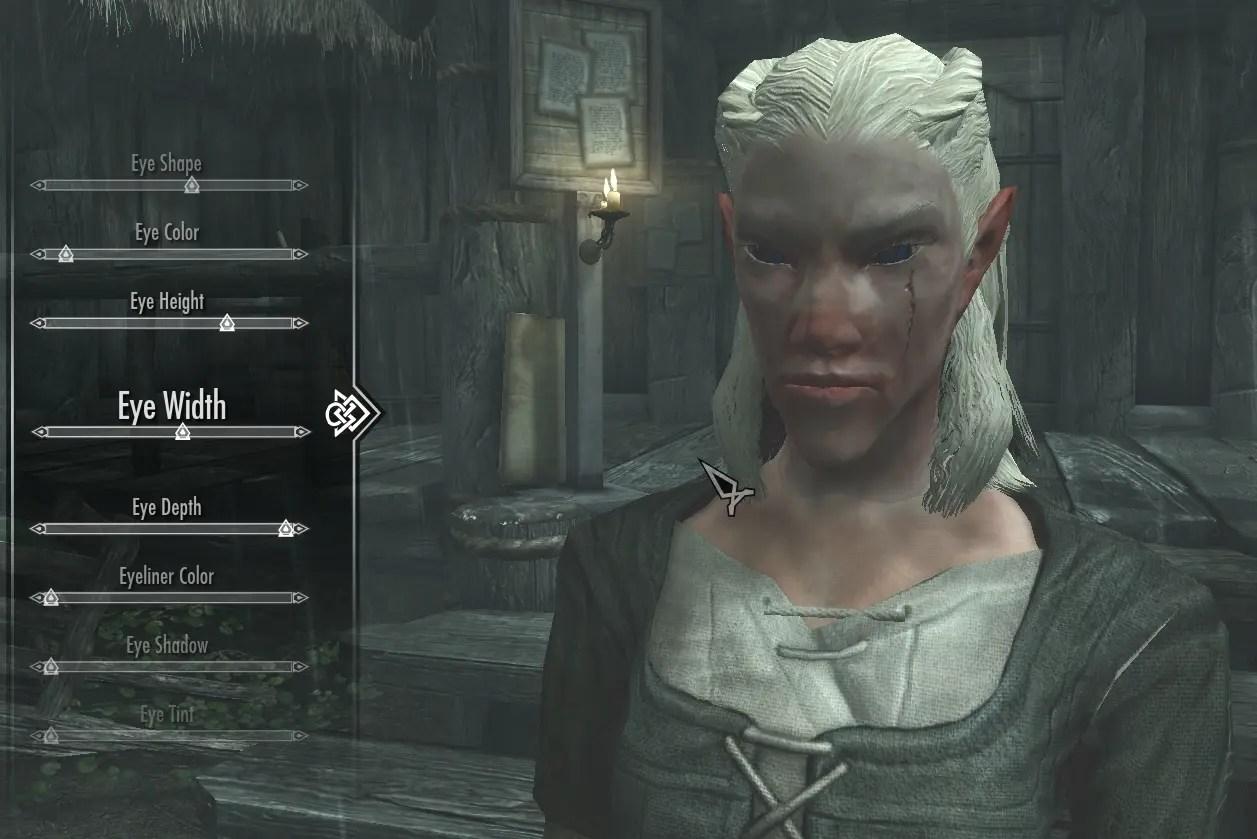The width and height of the screenshot is (1257, 839).
Task: Pick the Eye Tint slider
Action: point(170,736)
